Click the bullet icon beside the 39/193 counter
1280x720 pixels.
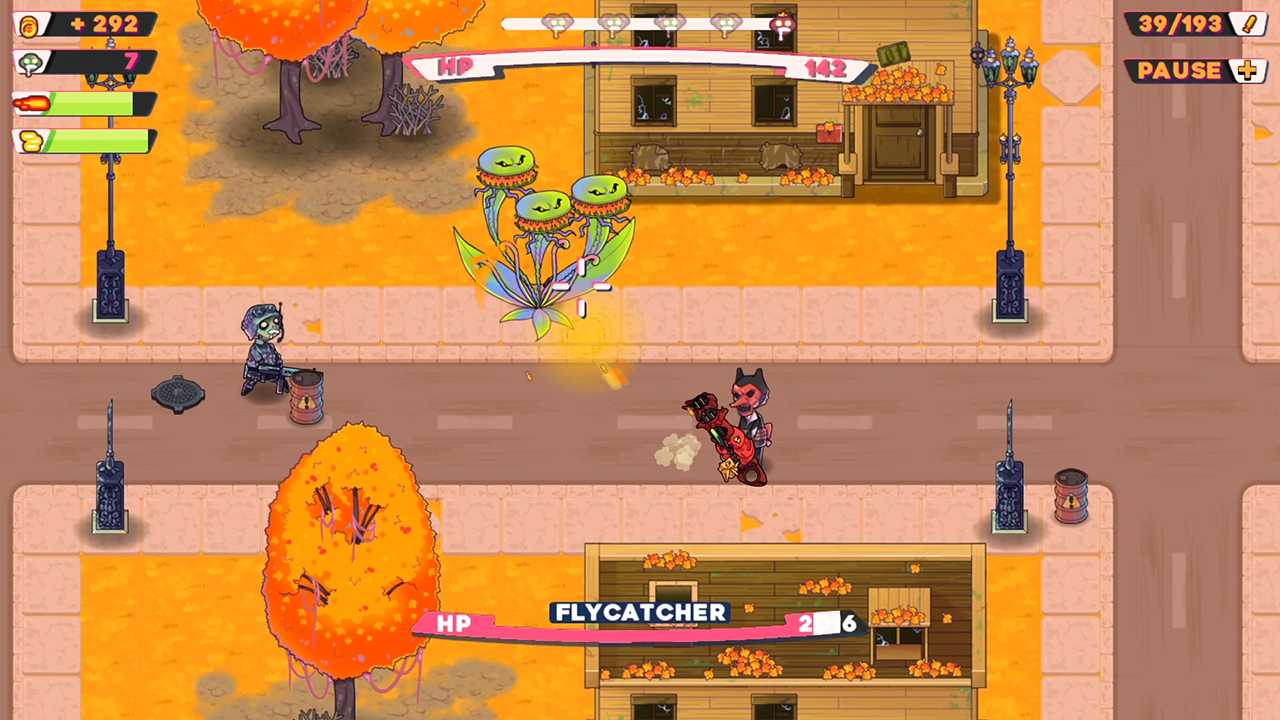click(1248, 22)
